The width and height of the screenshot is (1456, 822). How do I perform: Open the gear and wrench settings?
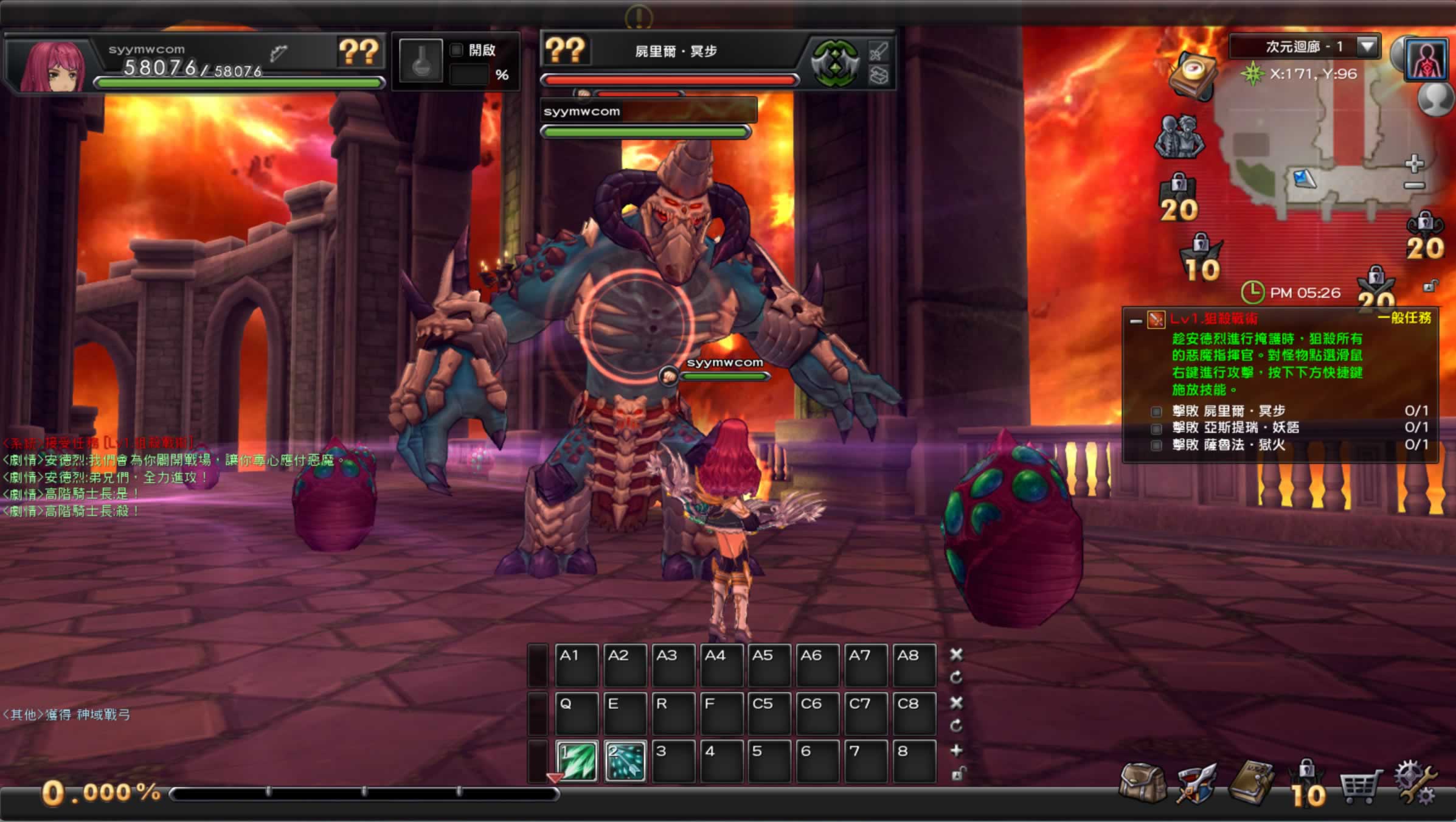[1416, 782]
